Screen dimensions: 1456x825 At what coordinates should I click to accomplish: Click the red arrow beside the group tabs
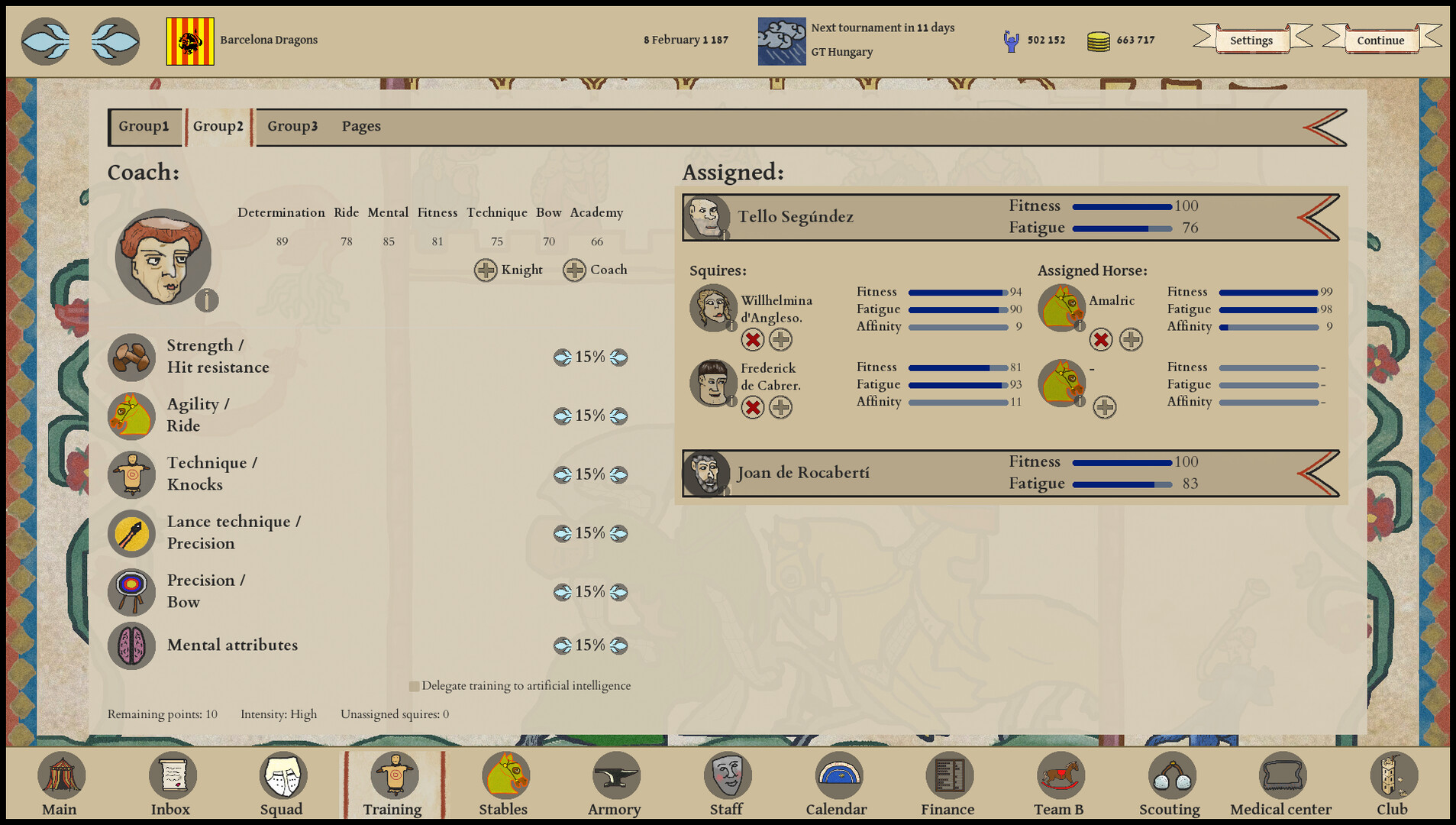coord(1320,128)
